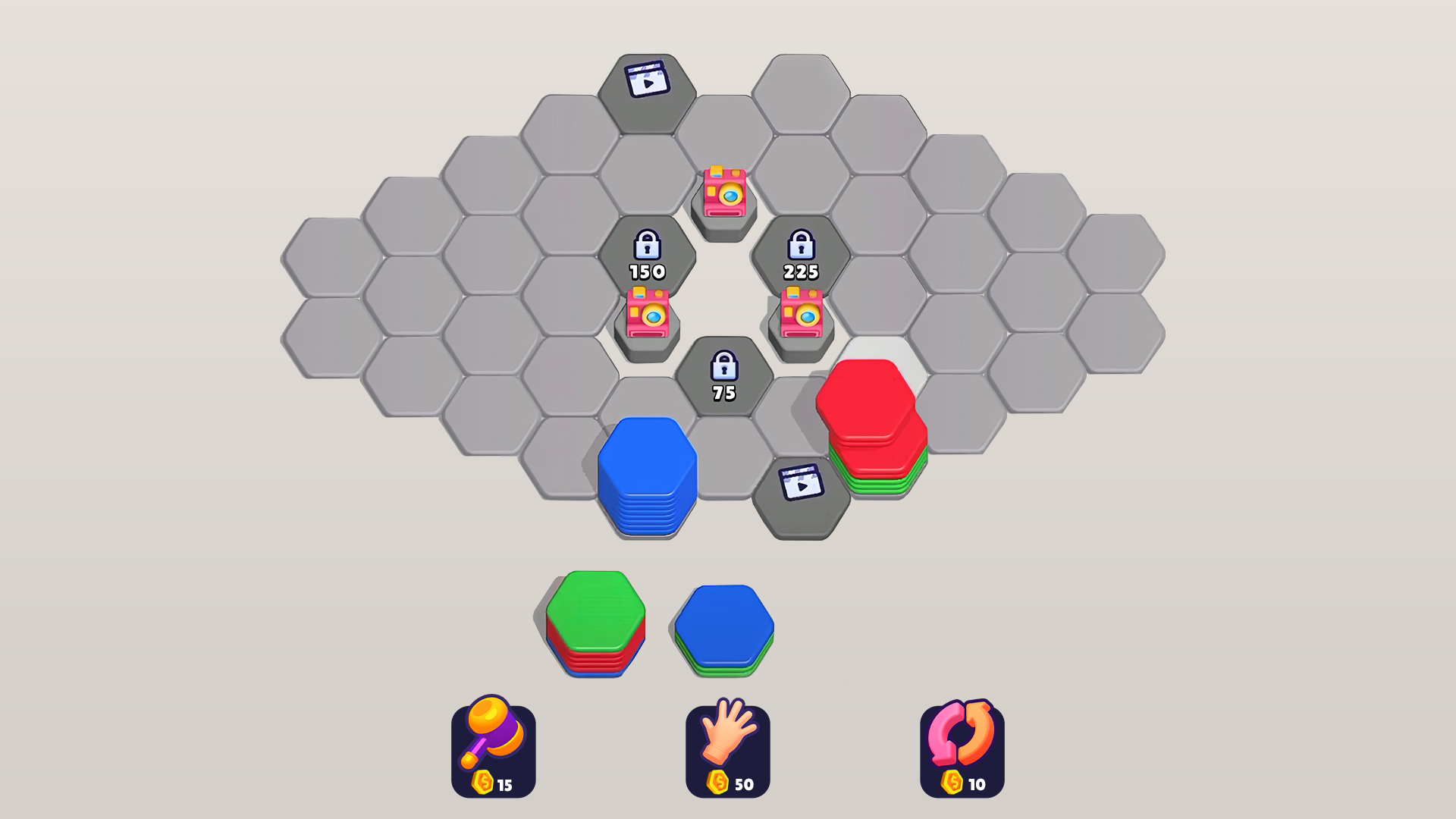Activate the hand power-up for 50 coins
This screenshot has height=819, width=1456.
[727, 747]
